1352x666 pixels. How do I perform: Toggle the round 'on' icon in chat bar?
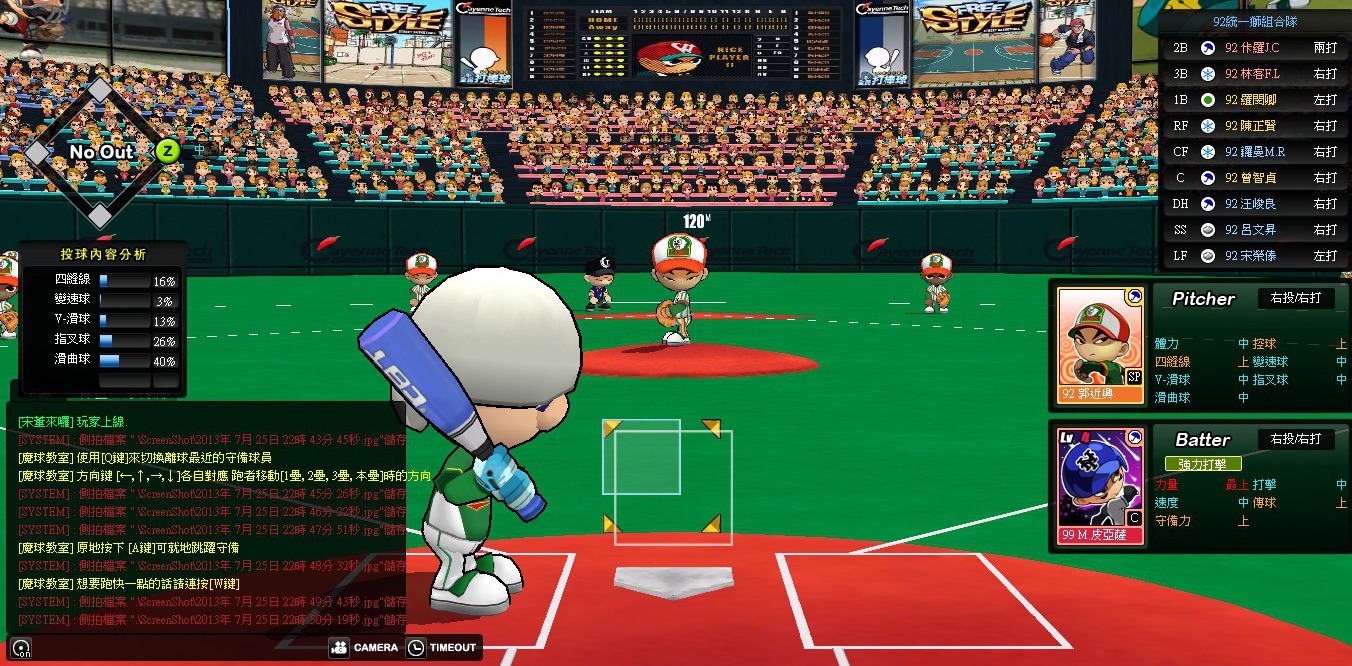coord(21,648)
